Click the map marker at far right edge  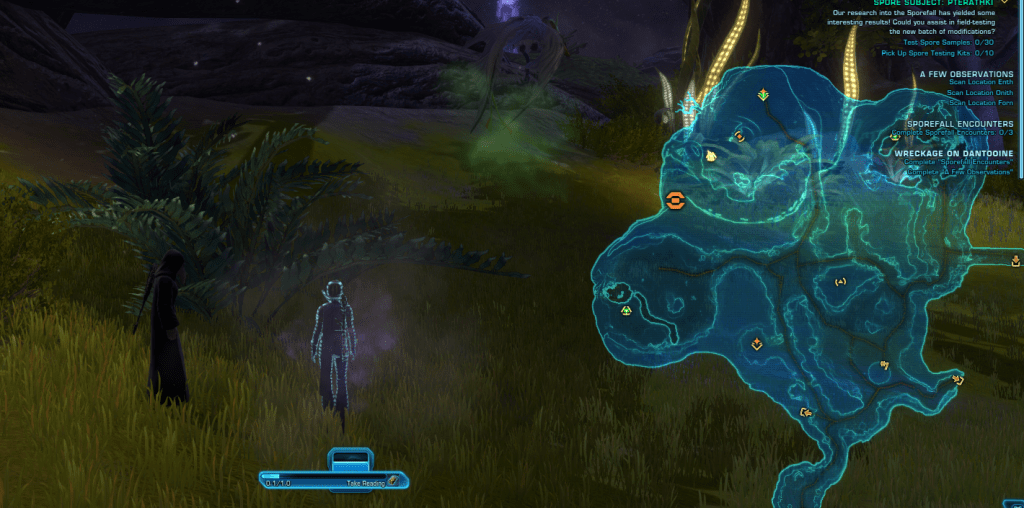point(1016,261)
